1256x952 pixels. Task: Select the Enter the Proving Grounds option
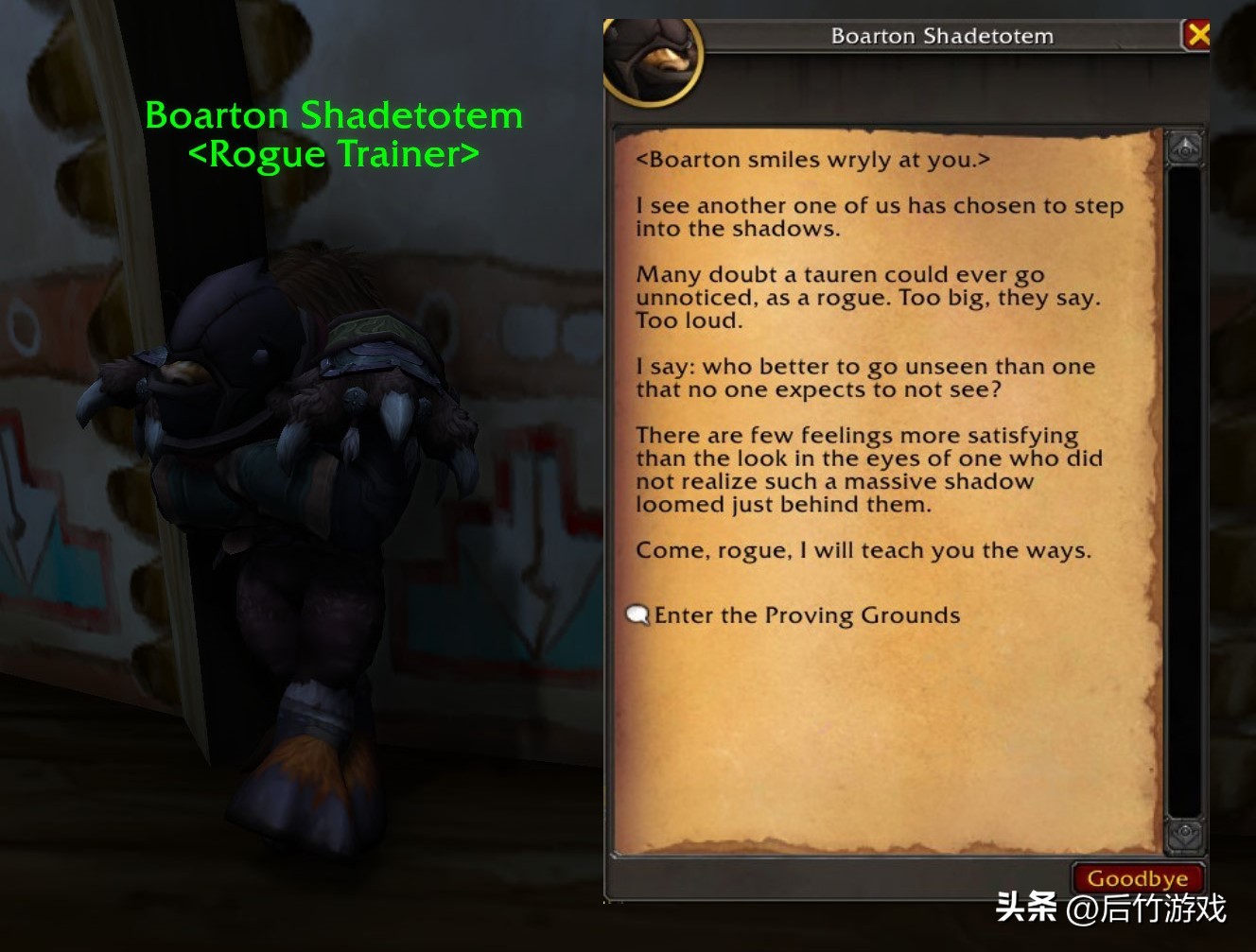coord(804,614)
